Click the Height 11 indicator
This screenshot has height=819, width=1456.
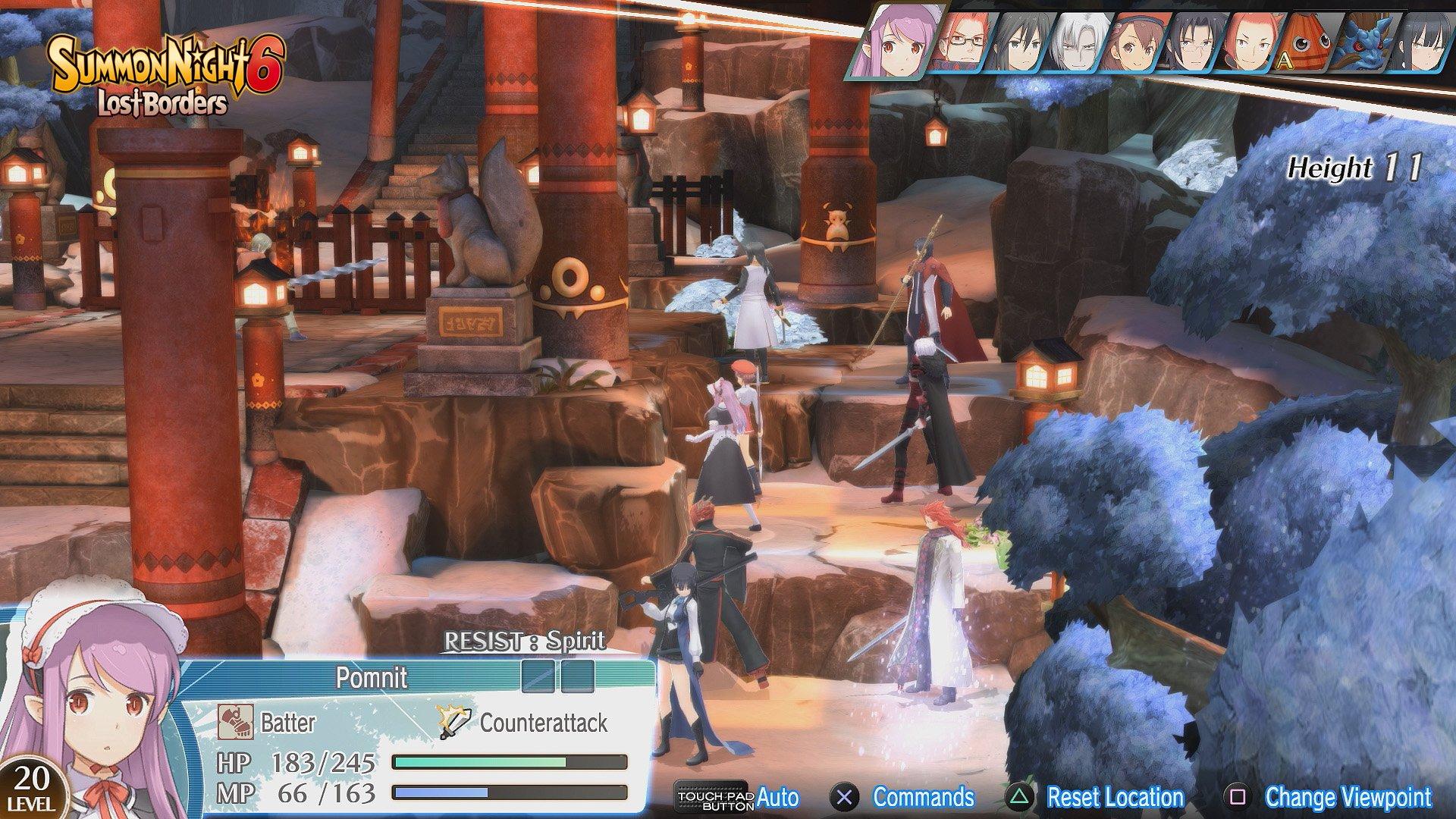tap(1357, 168)
